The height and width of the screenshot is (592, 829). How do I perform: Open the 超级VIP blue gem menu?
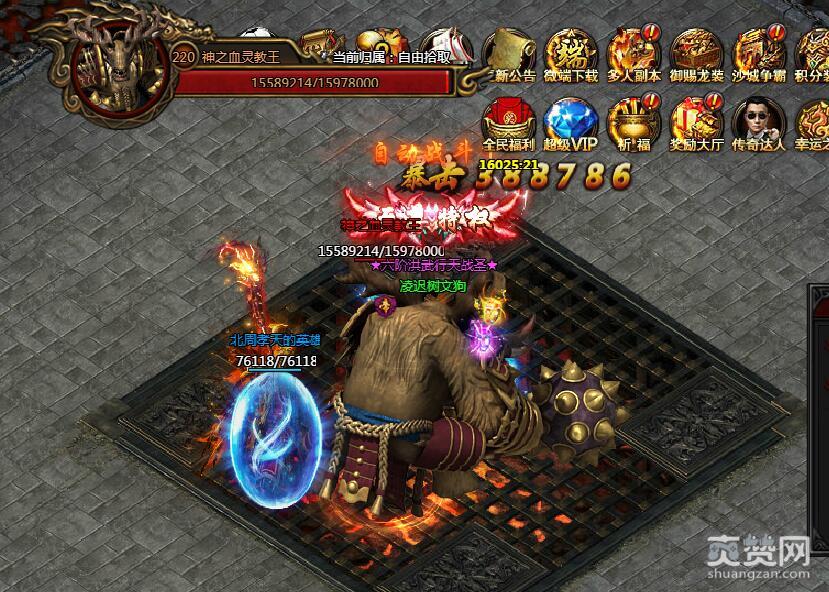coord(571,122)
